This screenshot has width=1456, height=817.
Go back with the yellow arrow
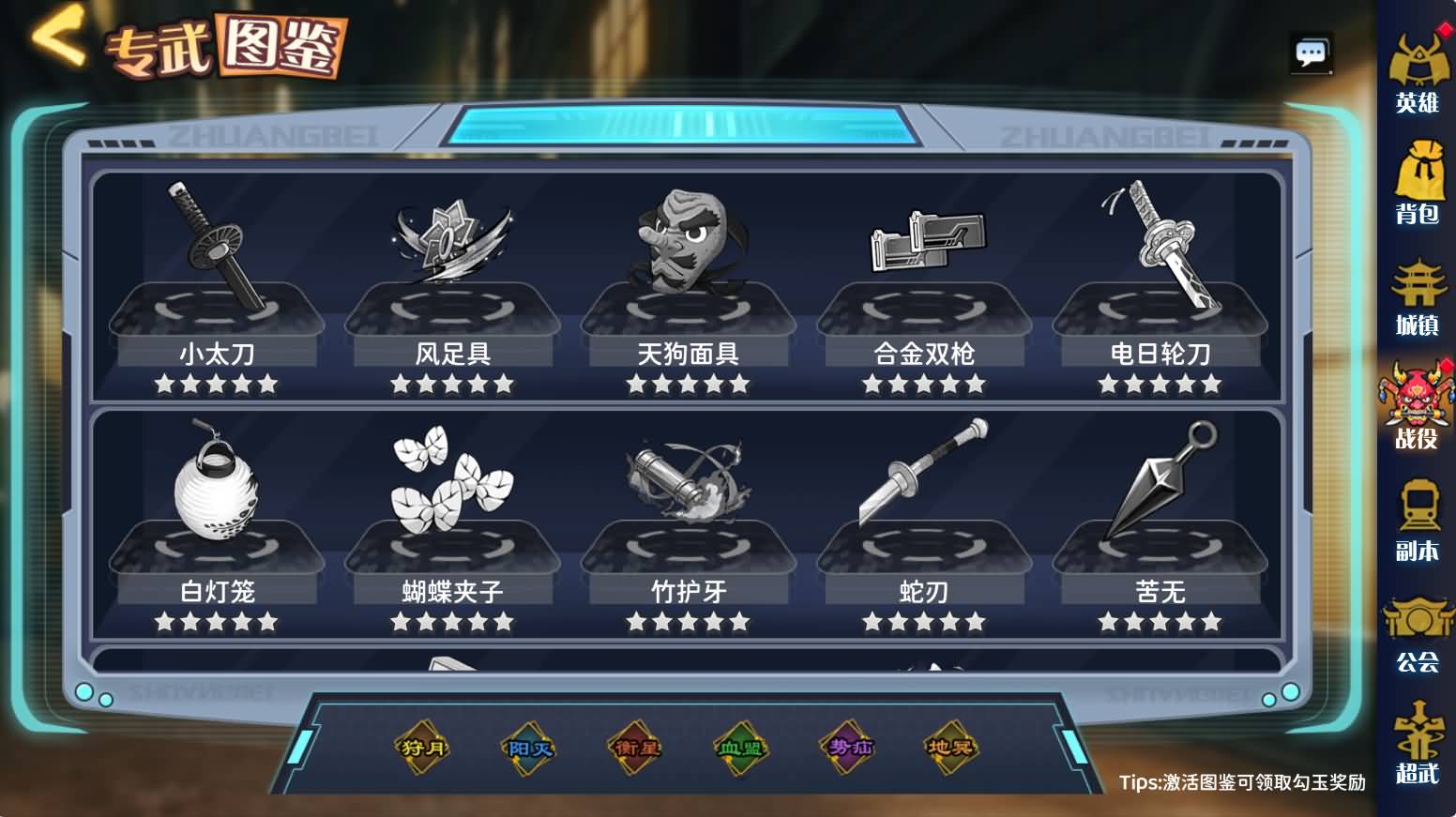[58, 38]
